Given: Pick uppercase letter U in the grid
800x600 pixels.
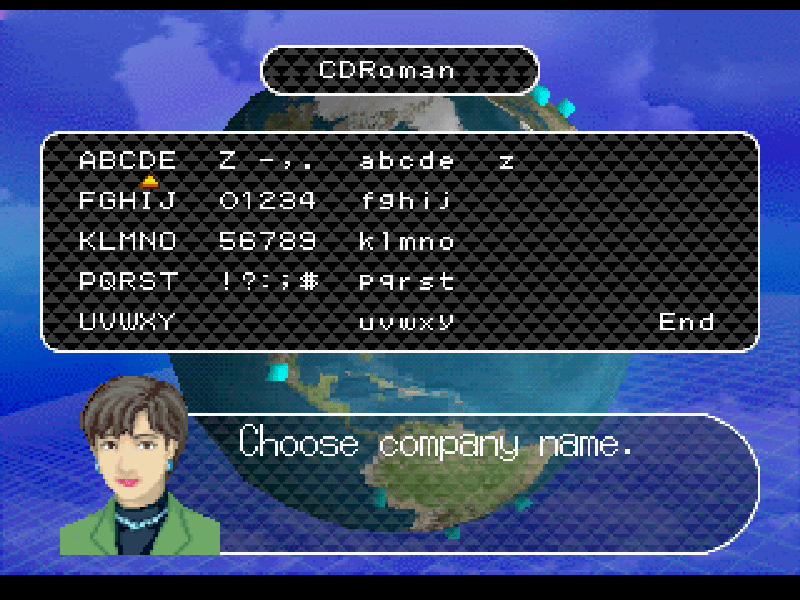Looking at the screenshot, I should (87, 322).
